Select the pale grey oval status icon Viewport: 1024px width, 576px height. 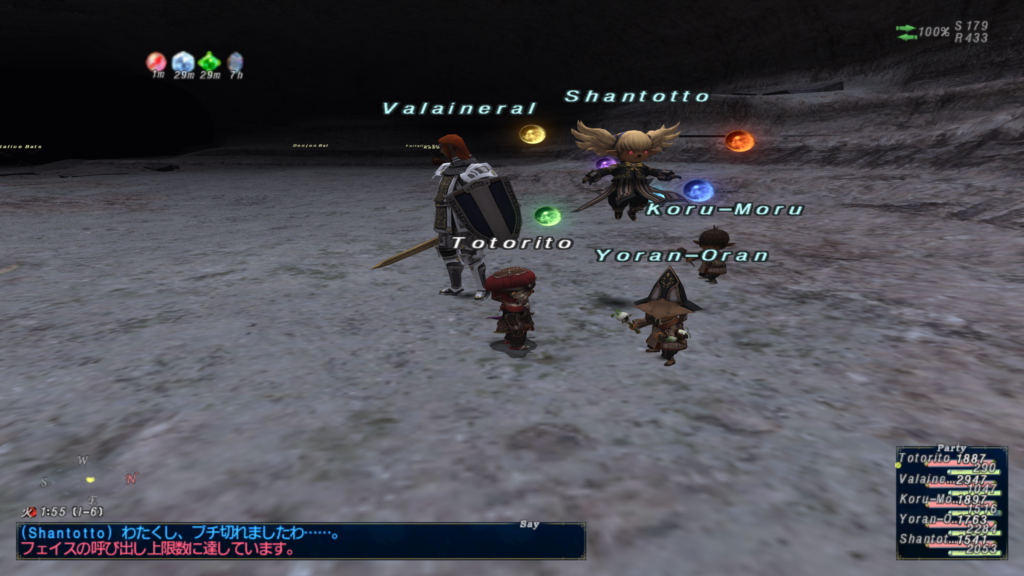click(235, 62)
